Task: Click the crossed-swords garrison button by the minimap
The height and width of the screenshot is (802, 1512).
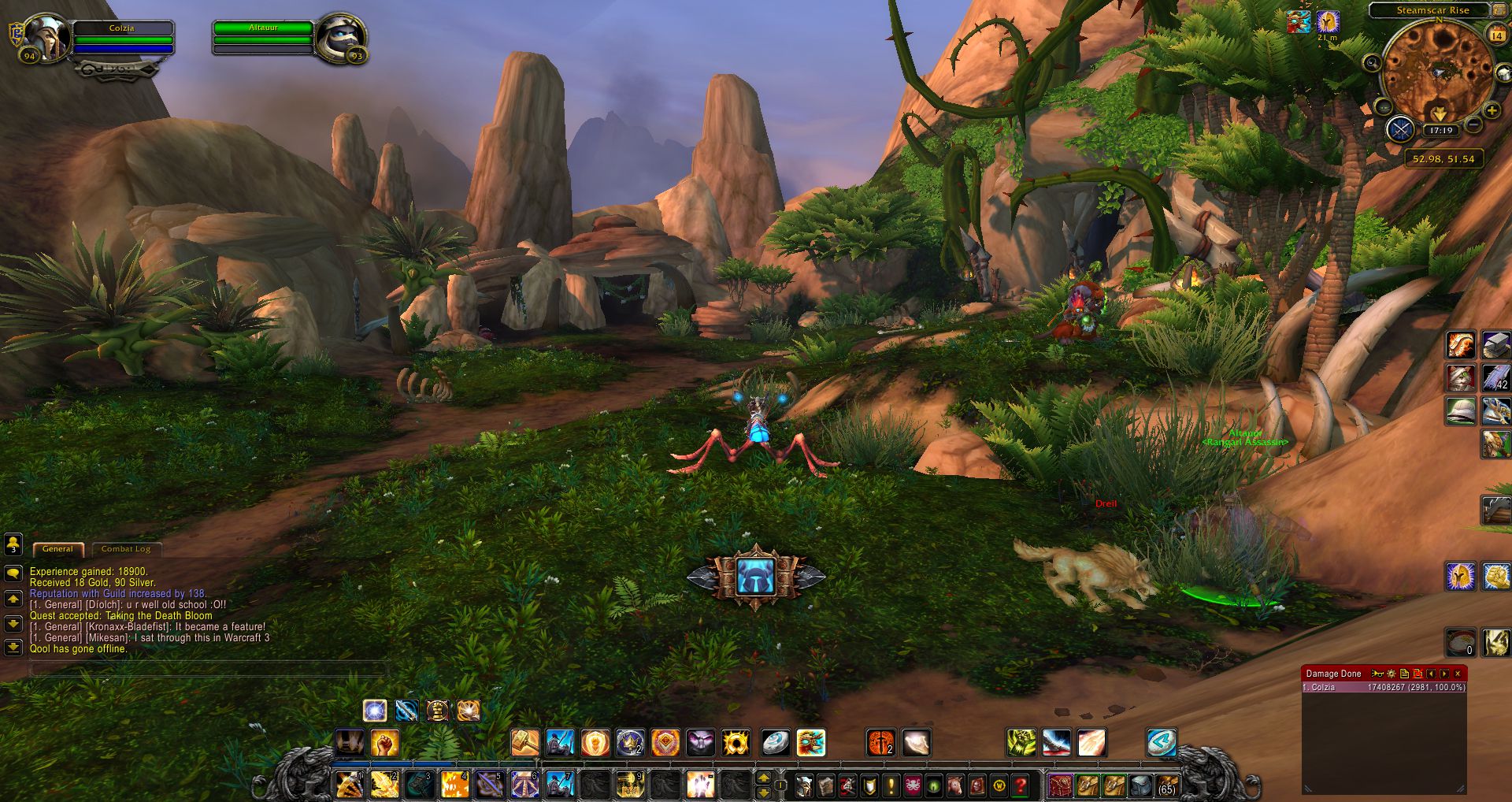Action: point(1401,129)
